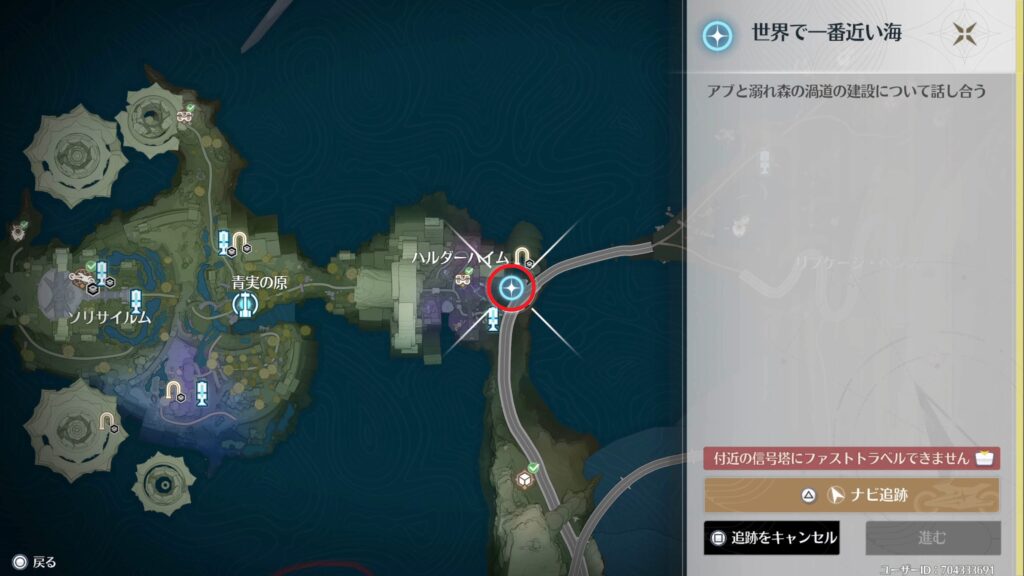Viewport: 1024px width, 576px height.
Task: Cancel tracking with 追跡をキャンセル
Action: click(771, 538)
